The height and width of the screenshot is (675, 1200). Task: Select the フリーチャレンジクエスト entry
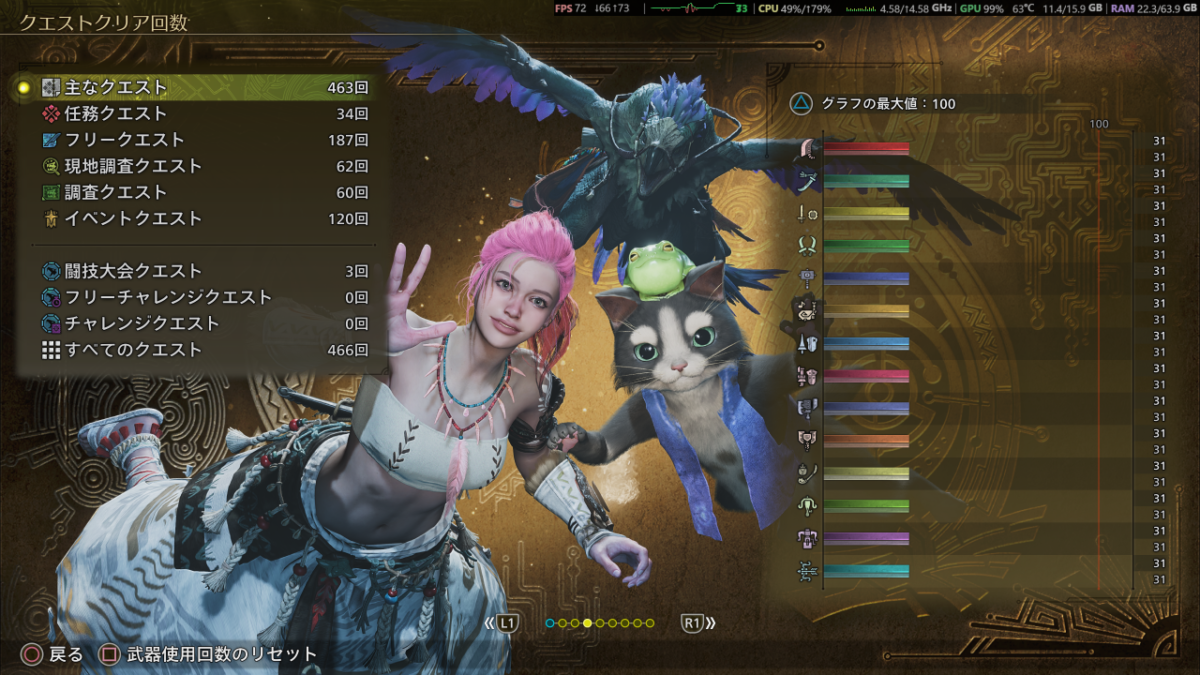point(200,297)
